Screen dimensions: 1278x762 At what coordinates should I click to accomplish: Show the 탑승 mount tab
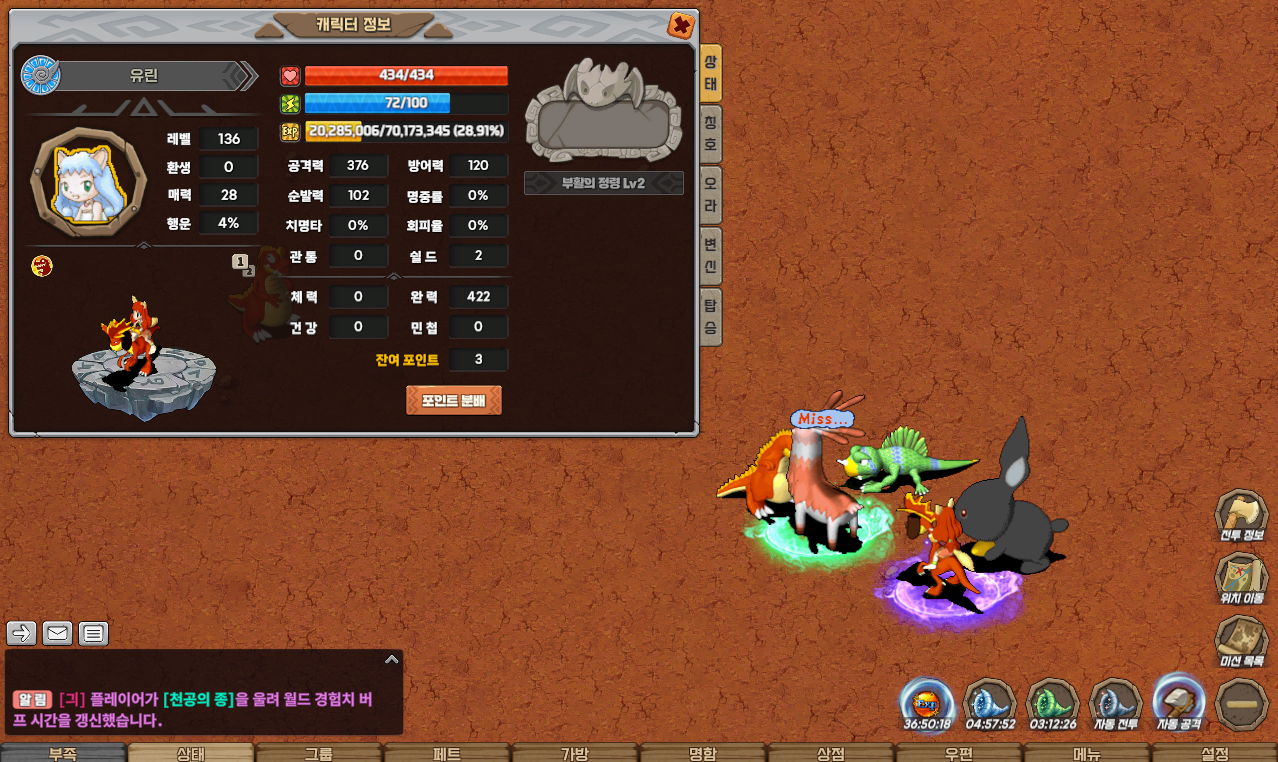(711, 316)
